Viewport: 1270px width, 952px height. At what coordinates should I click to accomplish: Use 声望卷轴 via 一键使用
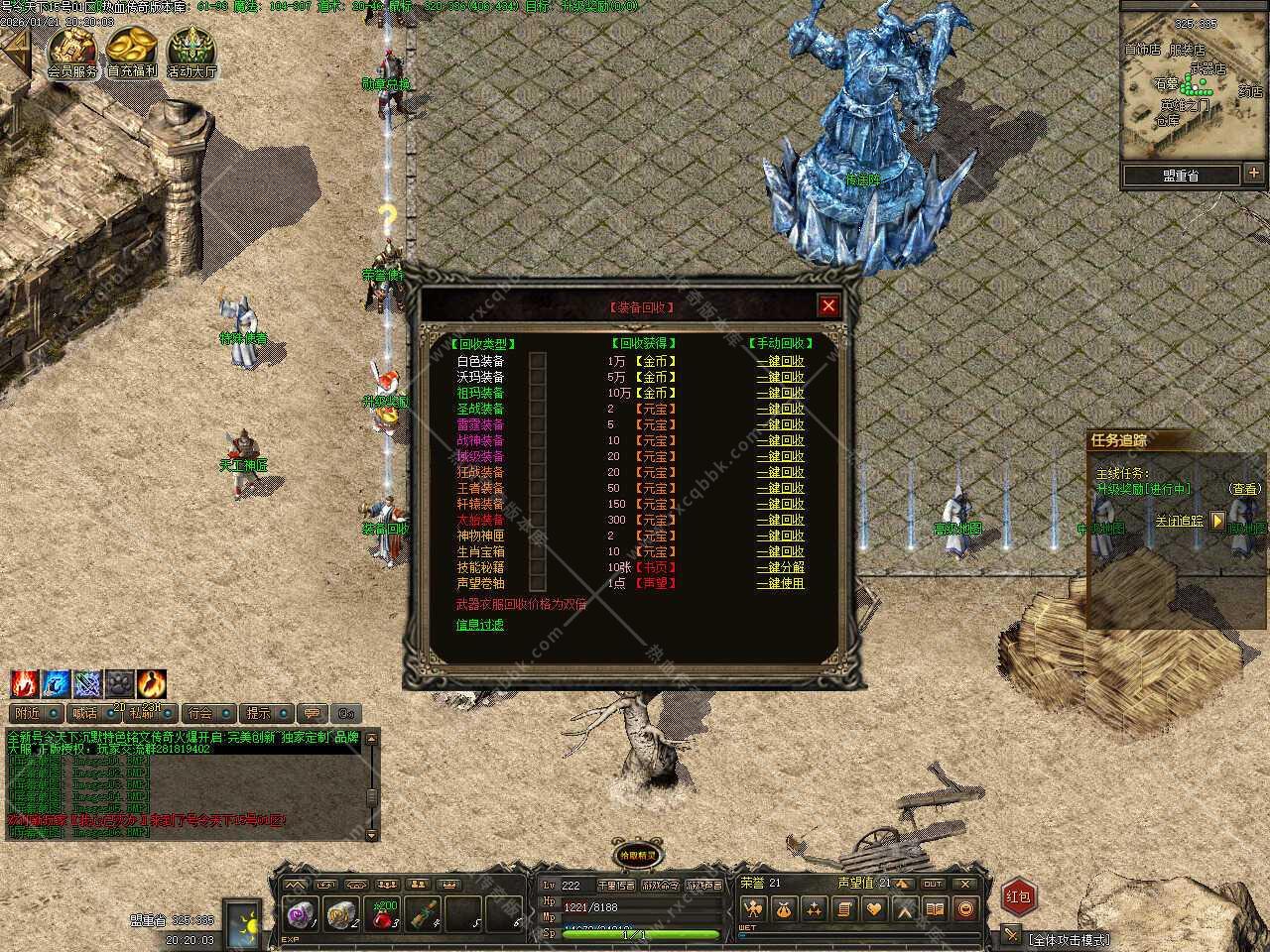(x=780, y=583)
